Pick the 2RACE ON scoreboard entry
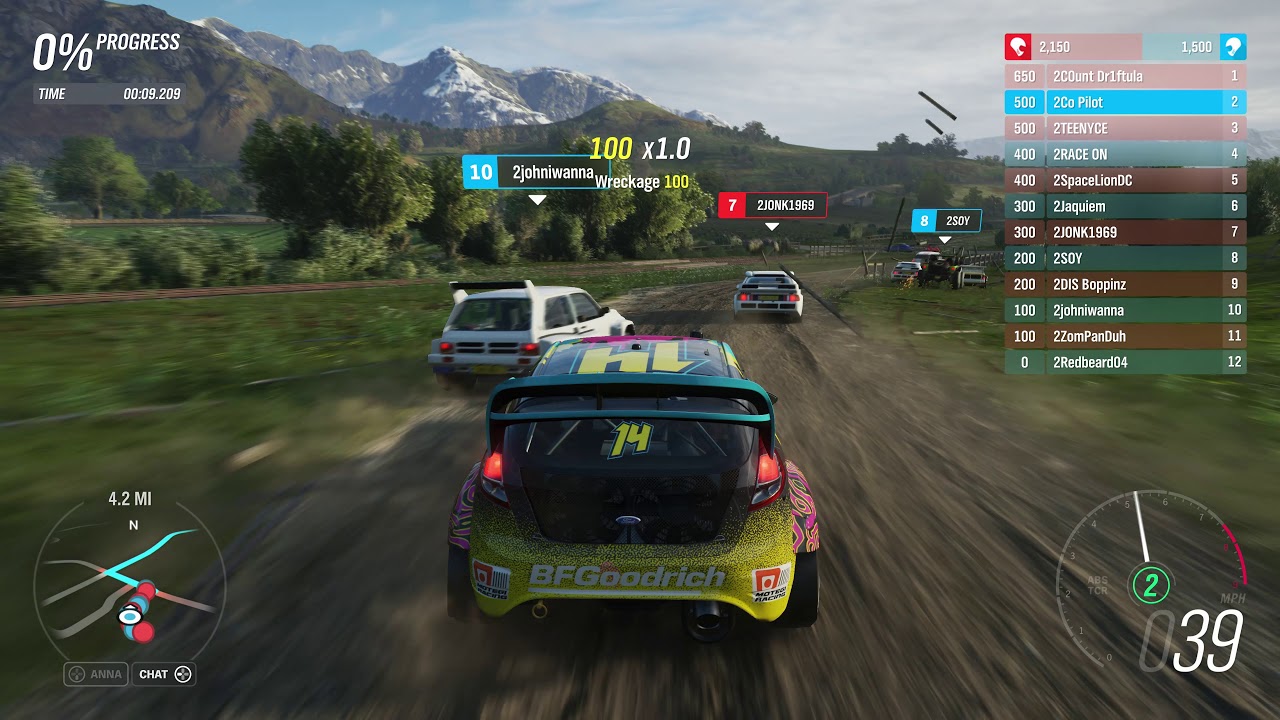The image size is (1280, 720). (1125, 154)
